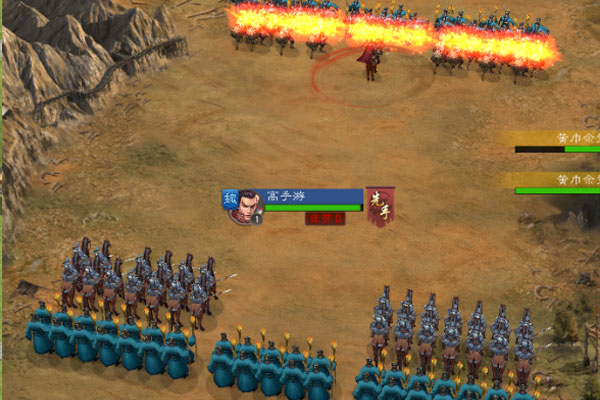The width and height of the screenshot is (600, 400).
Task: Select the 高手游 general portrait
Action: pyautogui.click(x=248, y=205)
